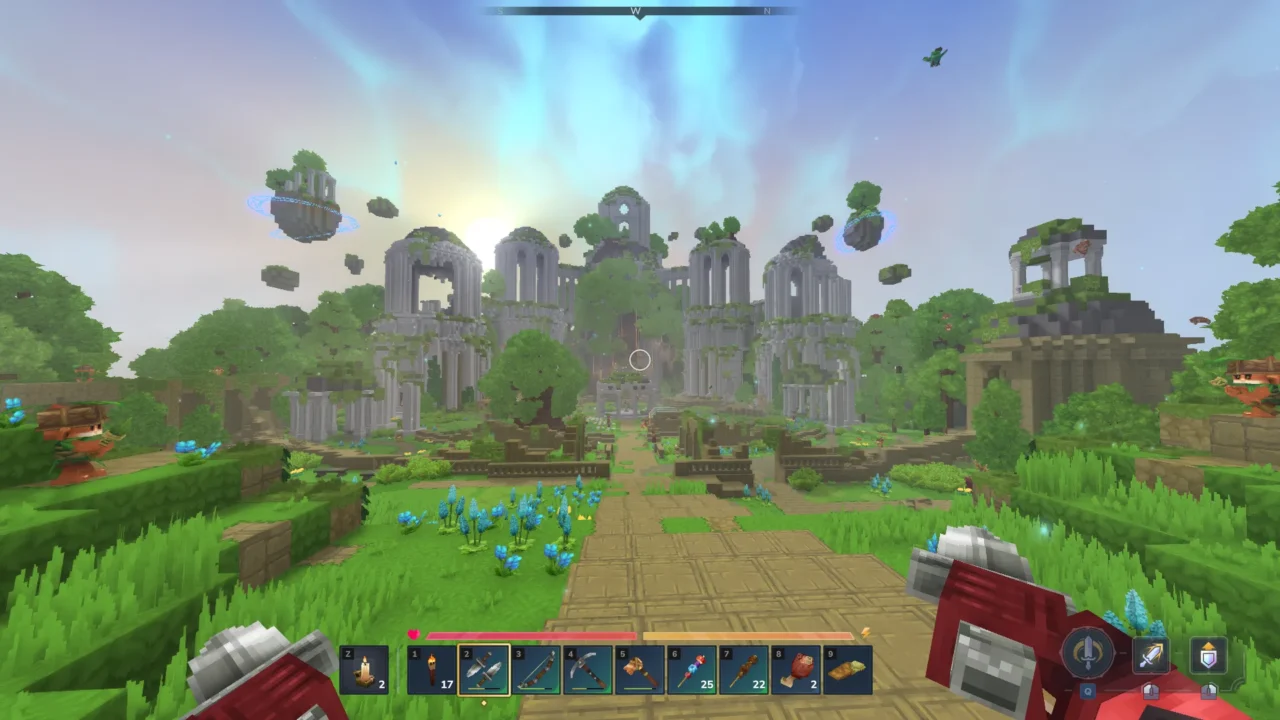Click the compass bar at the top
The image size is (1280, 720).
(x=640, y=11)
